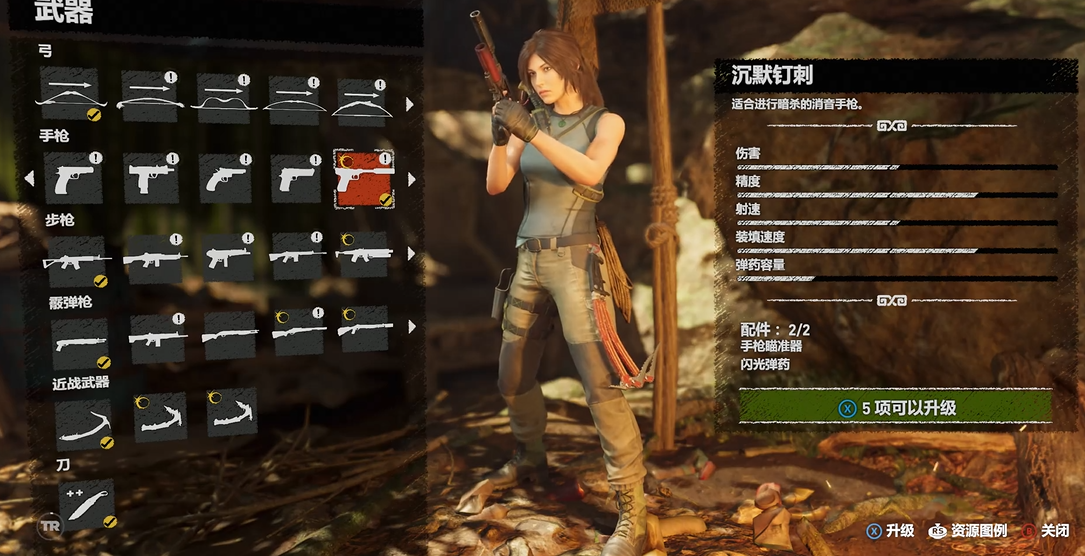The height and width of the screenshot is (556, 1085).
Task: Show next pistols with the right arrow
Action: (x=409, y=180)
